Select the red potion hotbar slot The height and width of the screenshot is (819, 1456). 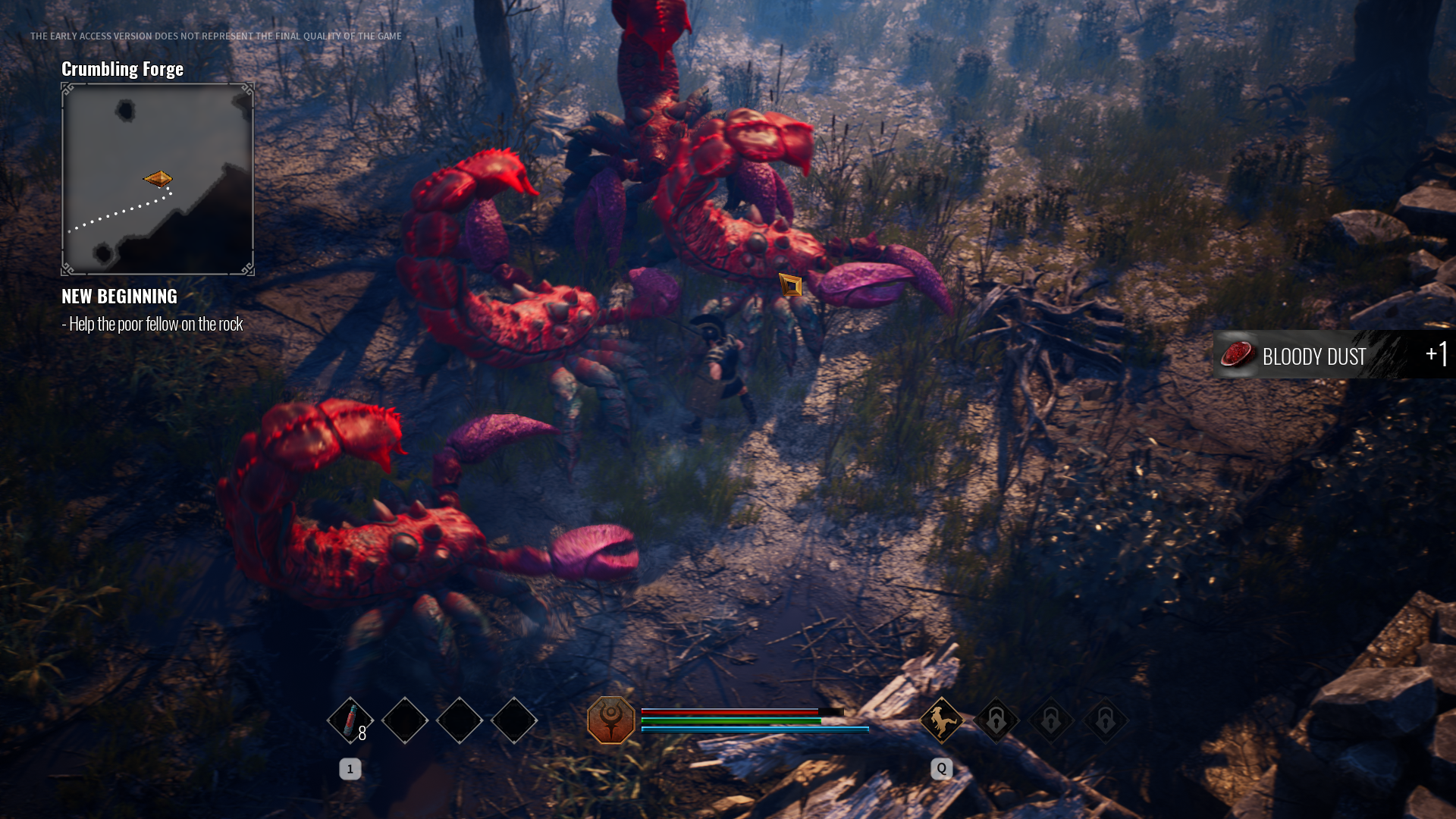click(x=350, y=720)
